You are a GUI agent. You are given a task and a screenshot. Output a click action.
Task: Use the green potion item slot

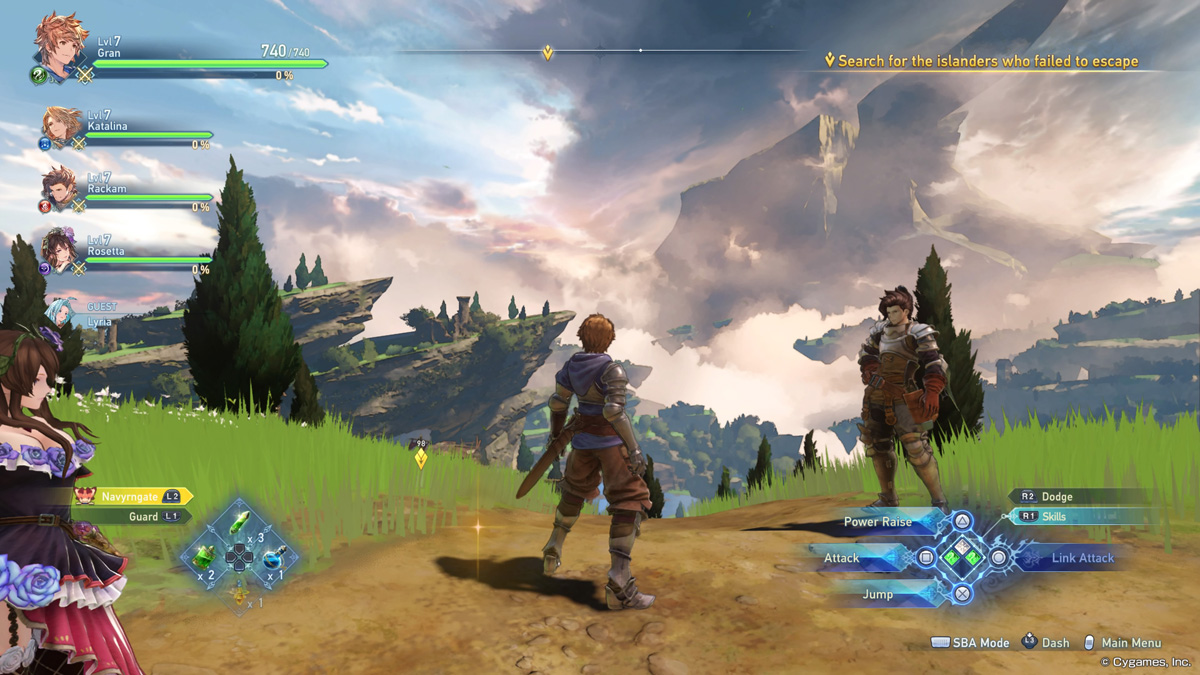206,557
